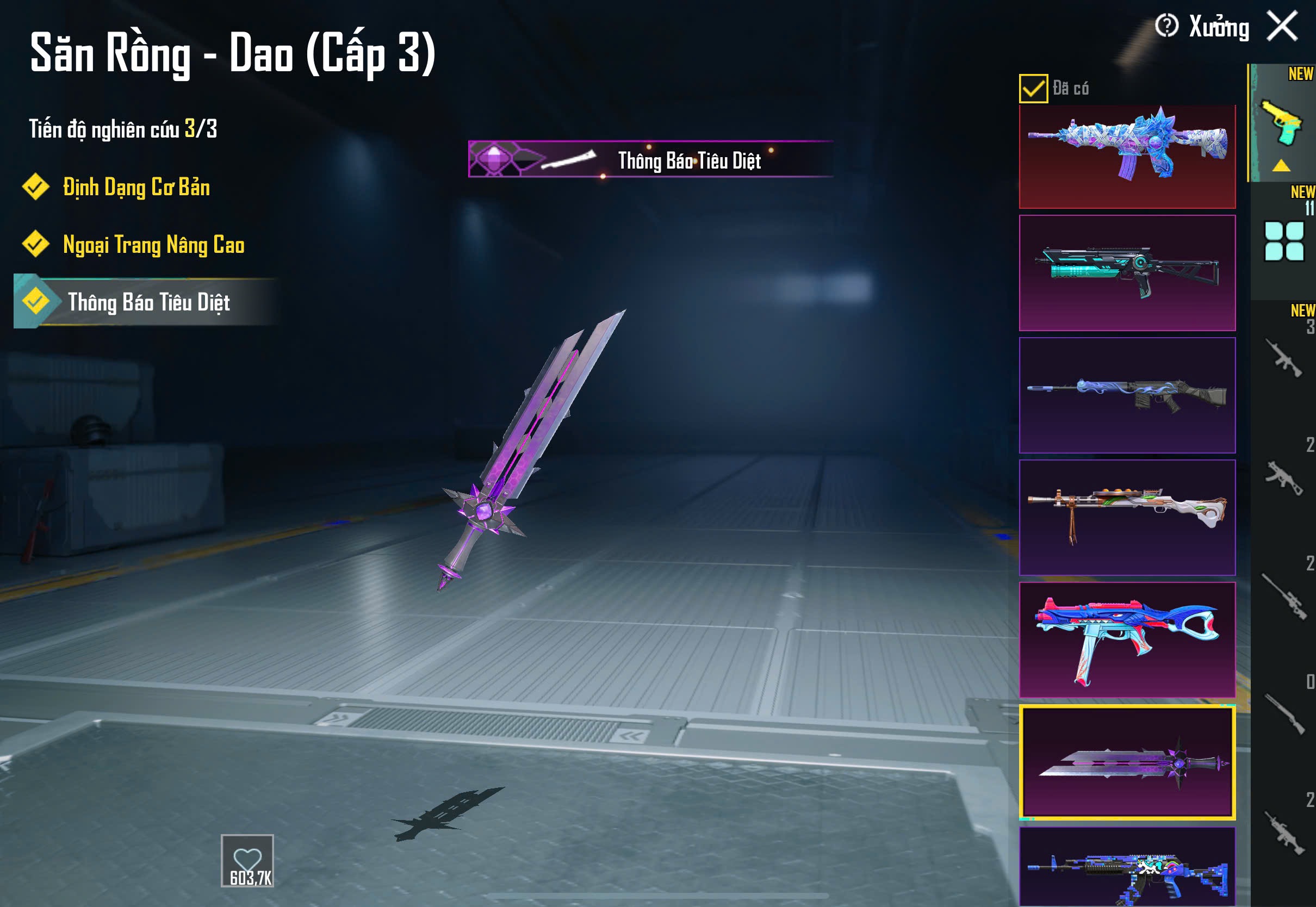Toggle the "Đã có" owned filter checkbox

(x=1033, y=89)
